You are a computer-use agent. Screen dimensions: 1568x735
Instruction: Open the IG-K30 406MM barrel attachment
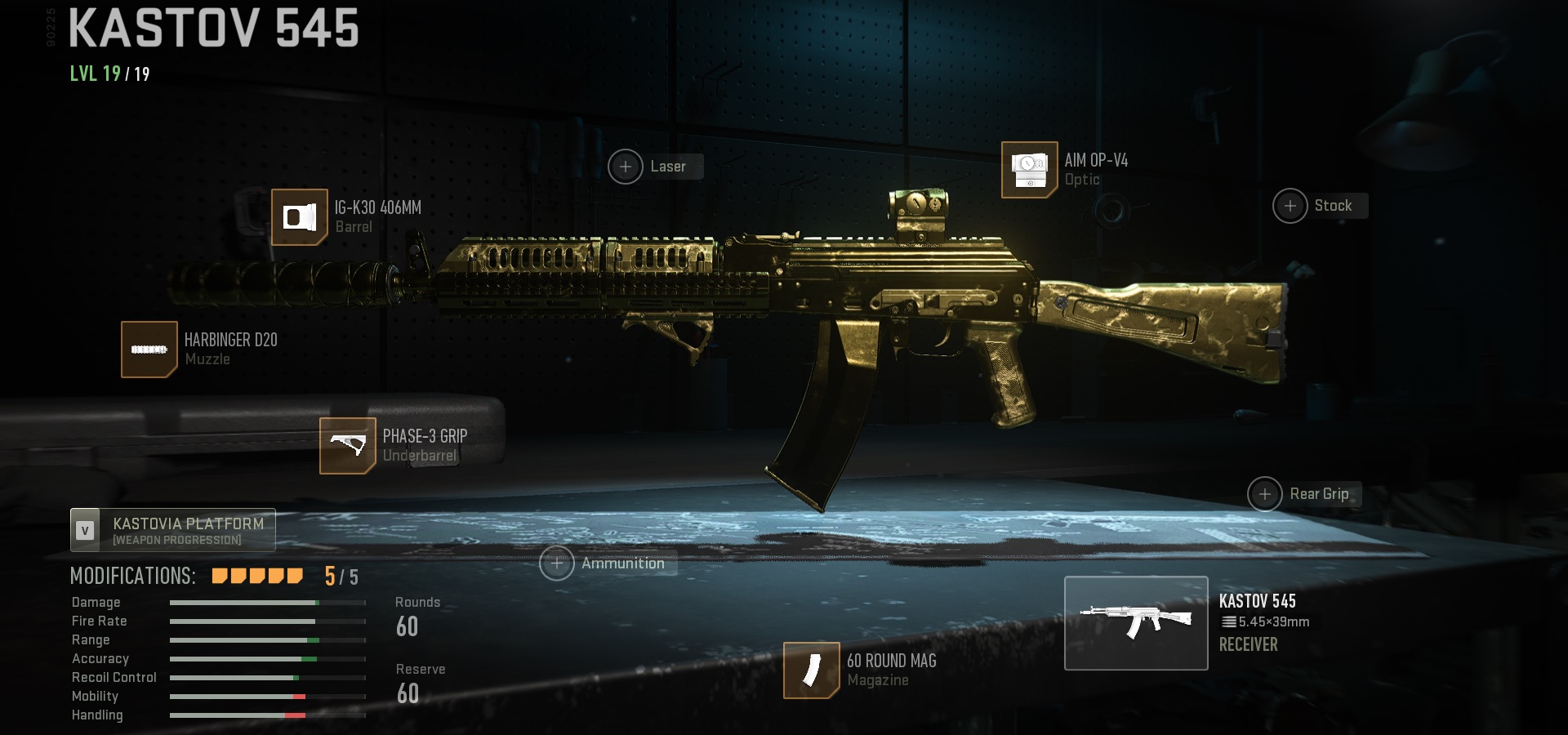tap(299, 216)
